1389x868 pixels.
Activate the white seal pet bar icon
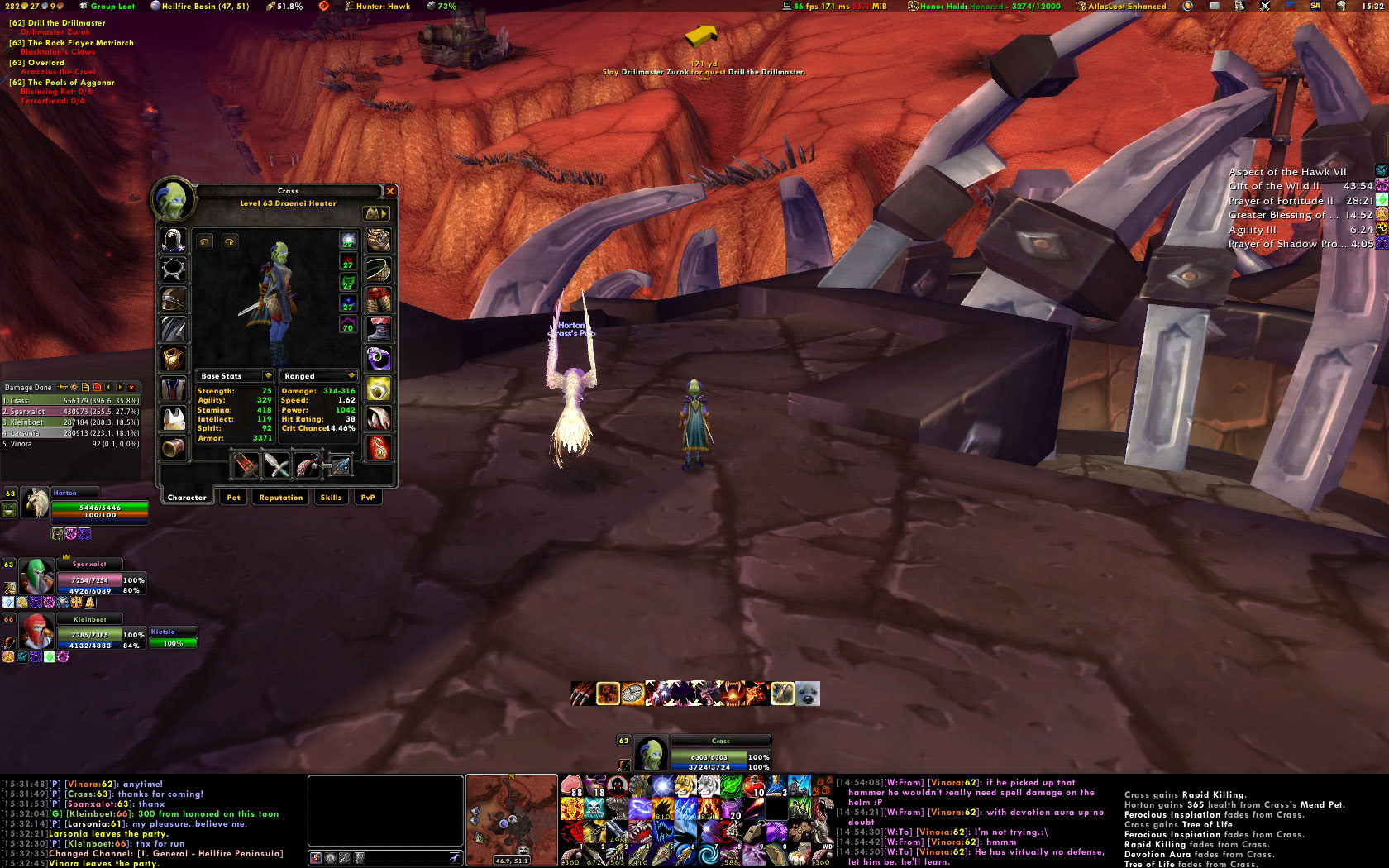click(808, 694)
